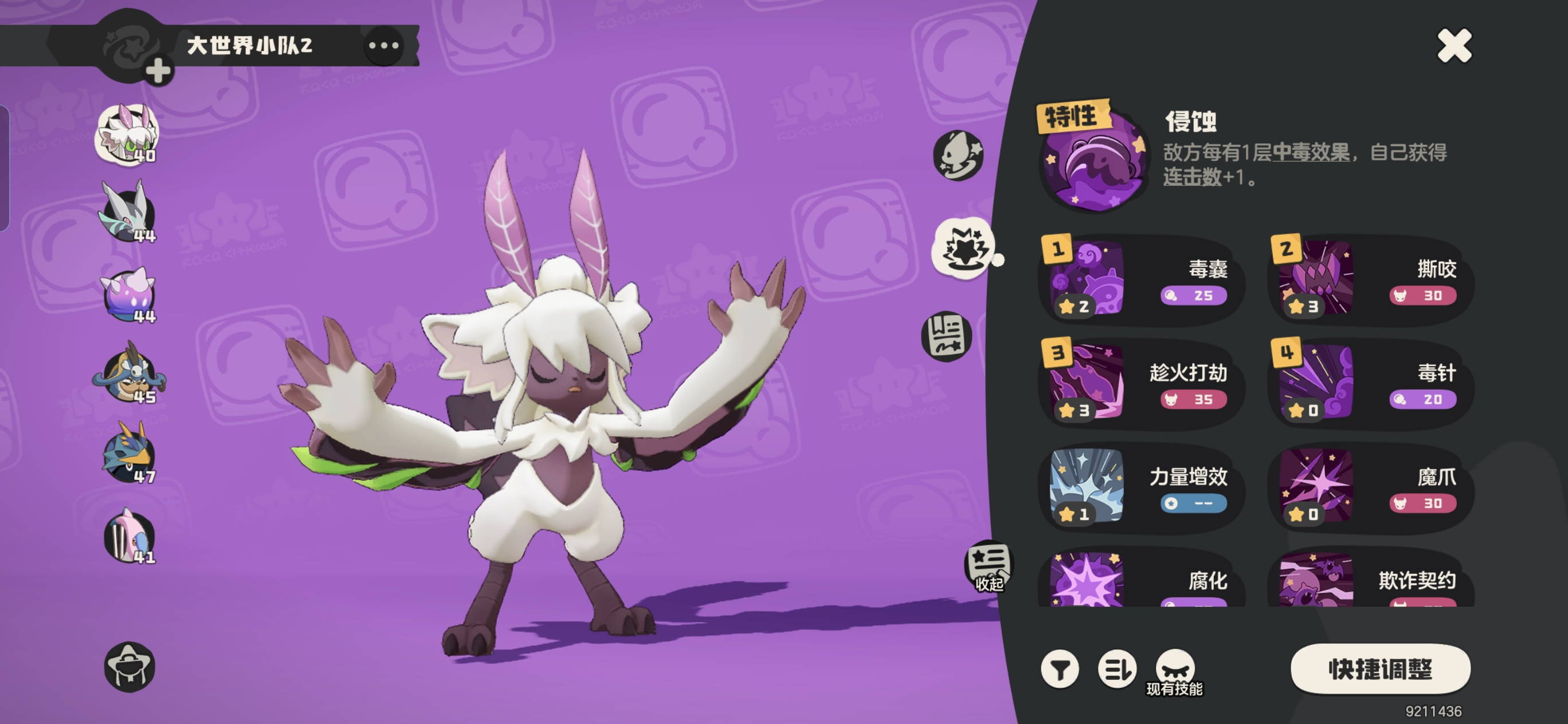Close the skill panel with the X
The width and height of the screenshot is (1568, 724).
(x=1453, y=46)
